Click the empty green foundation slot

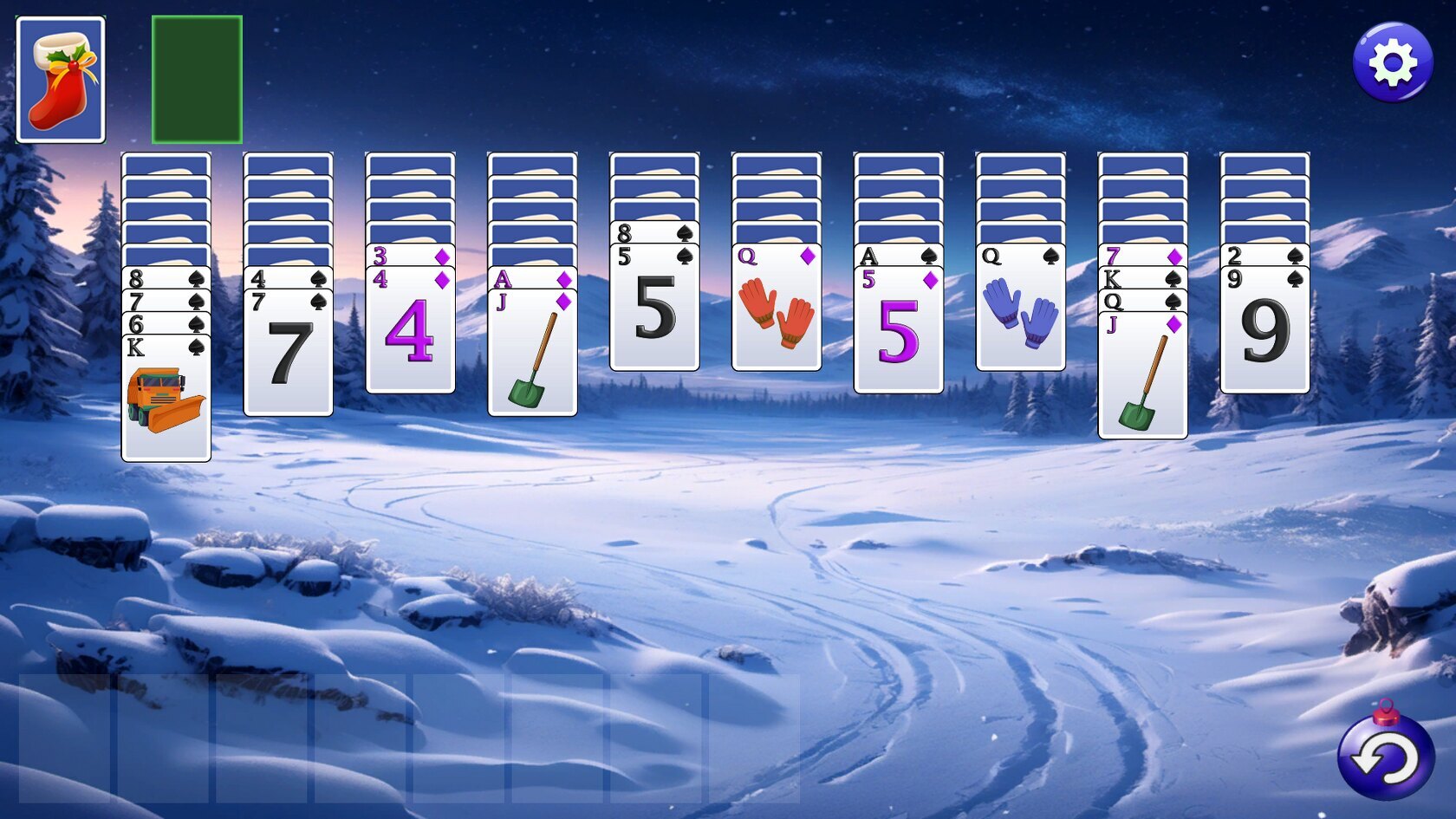(x=197, y=80)
